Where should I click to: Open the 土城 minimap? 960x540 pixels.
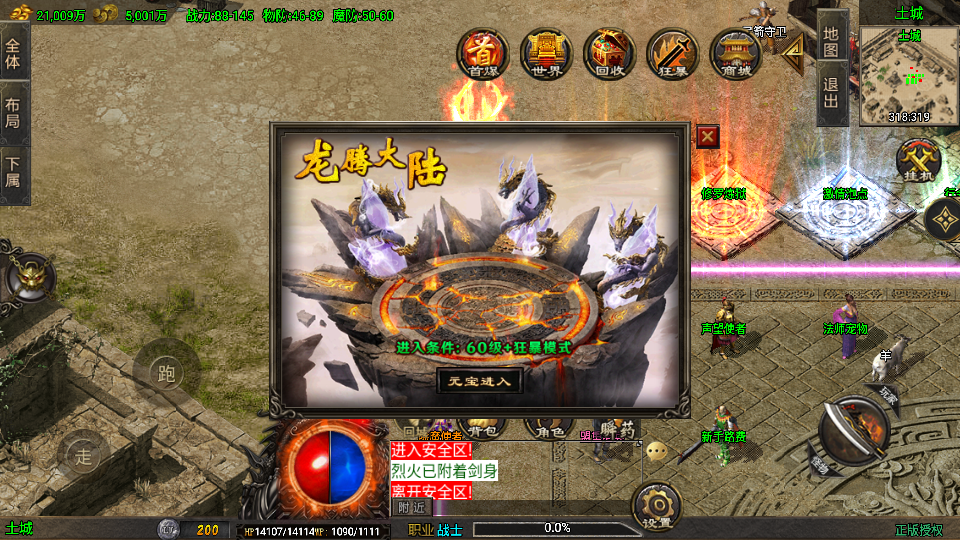click(x=908, y=75)
